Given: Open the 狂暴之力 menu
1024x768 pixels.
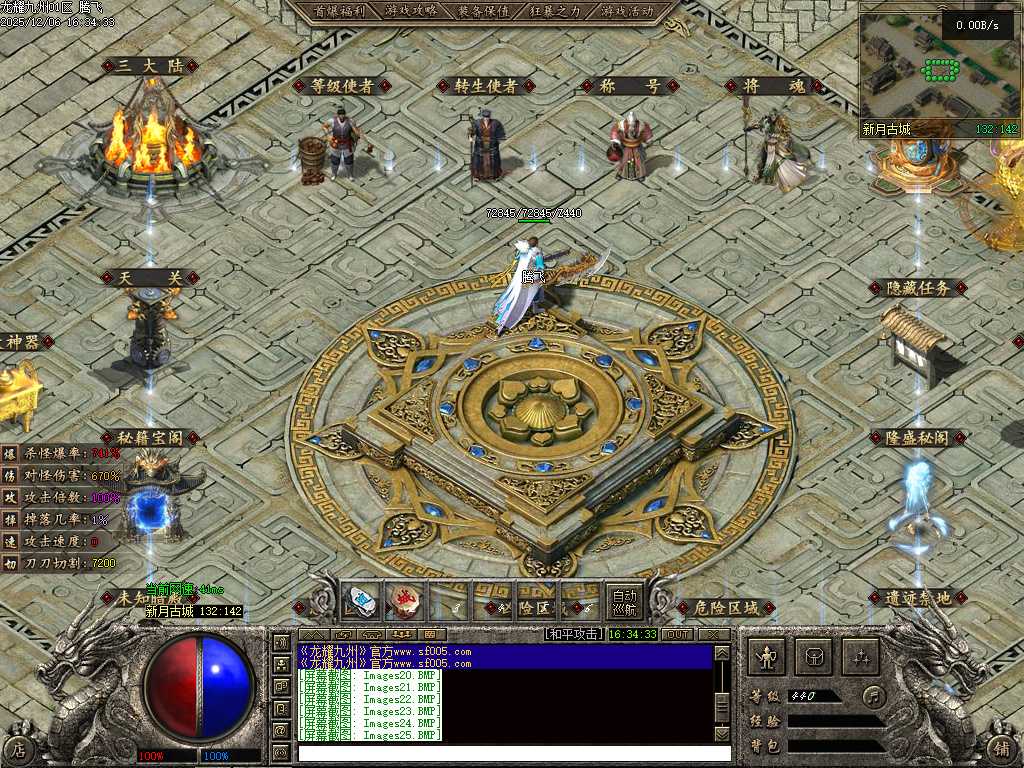Looking at the screenshot, I should (x=555, y=11).
